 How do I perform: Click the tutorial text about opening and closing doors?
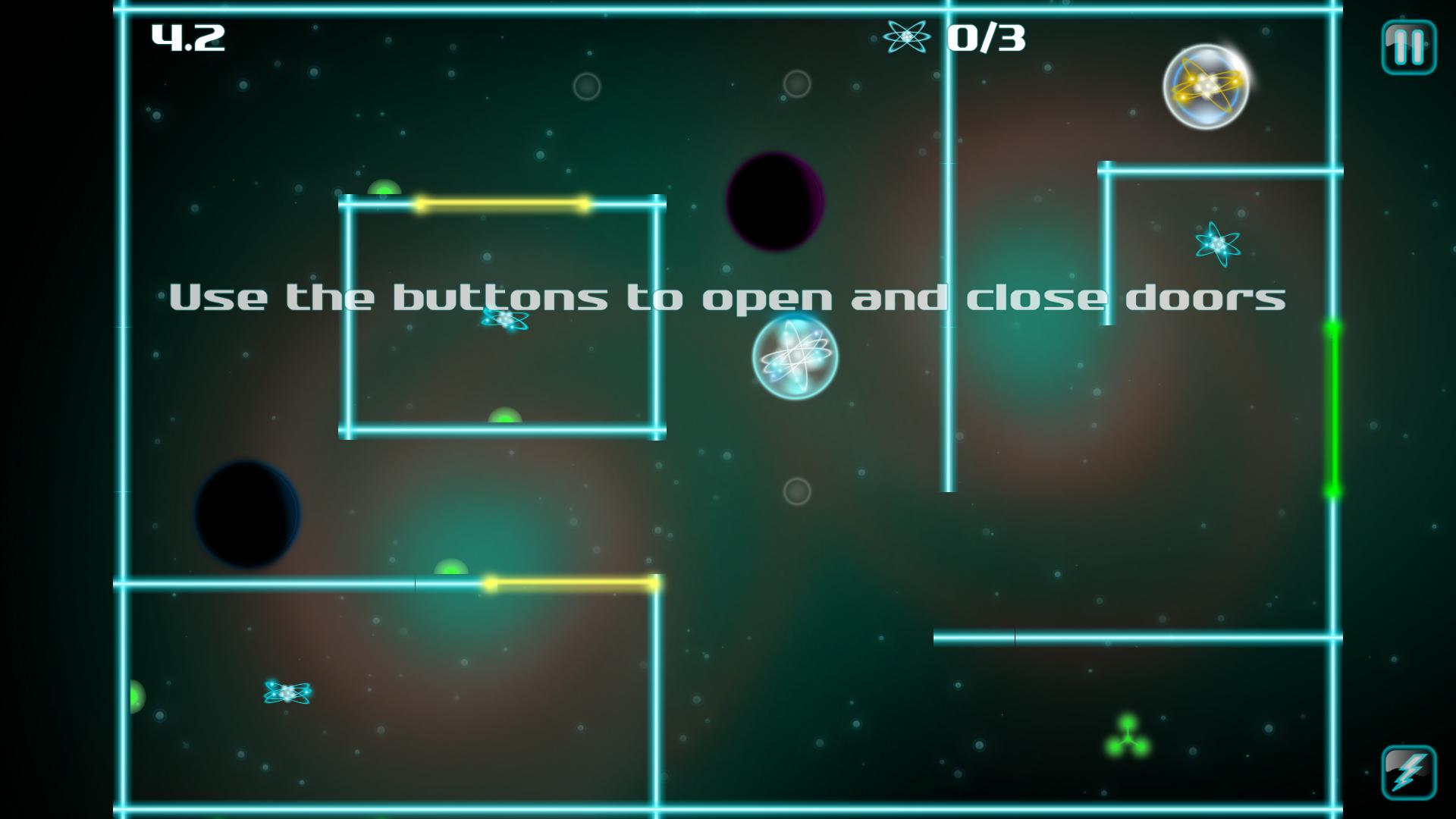(728, 297)
